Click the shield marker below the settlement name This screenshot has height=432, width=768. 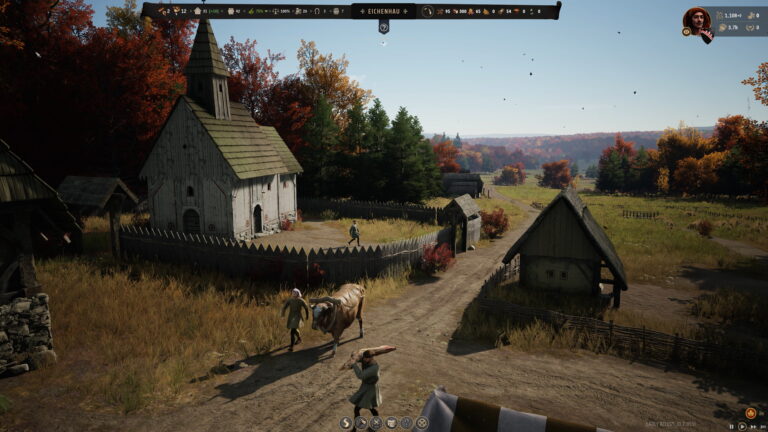383,28
